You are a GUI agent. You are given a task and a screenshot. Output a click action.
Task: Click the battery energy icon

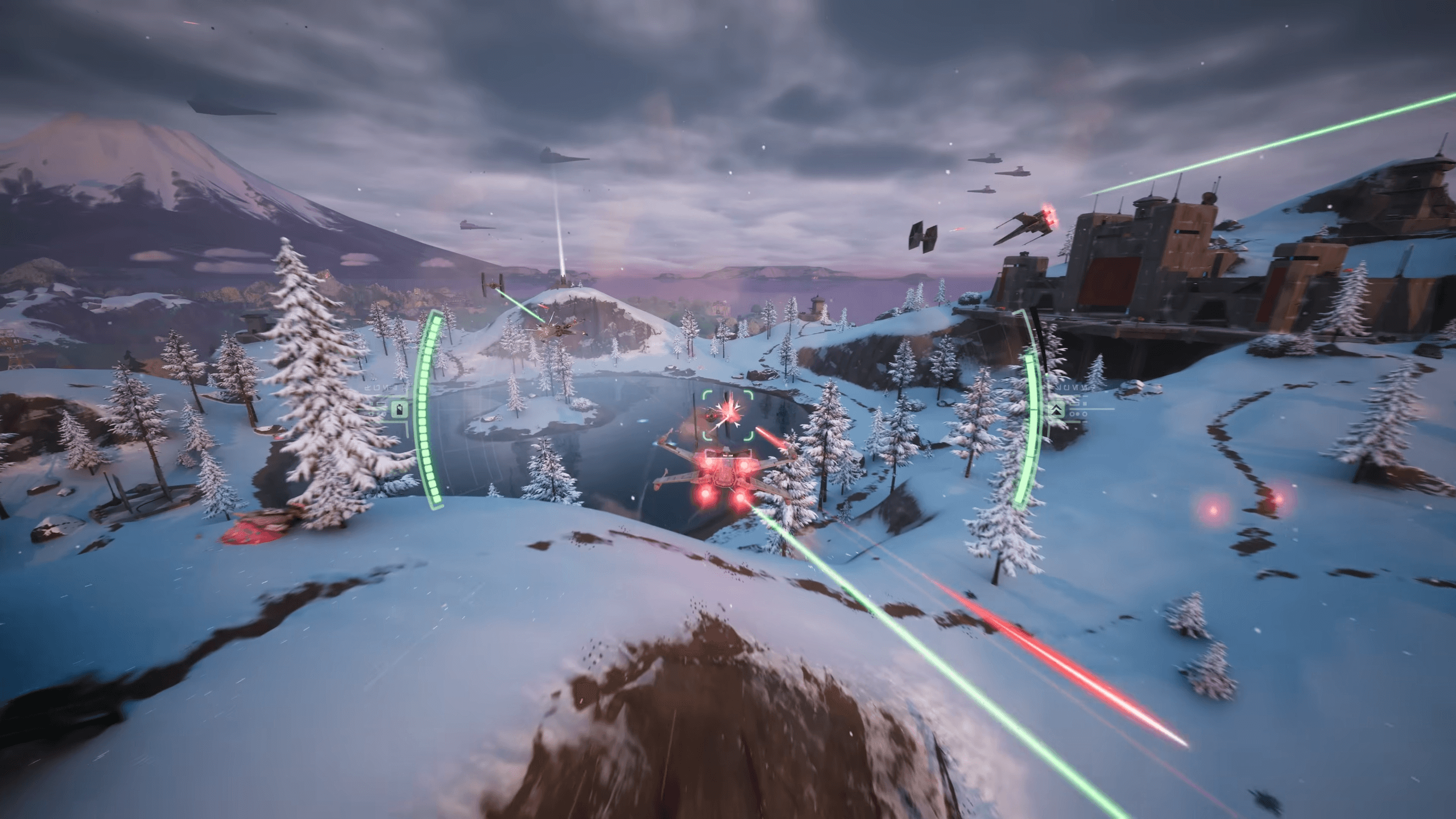coord(400,409)
